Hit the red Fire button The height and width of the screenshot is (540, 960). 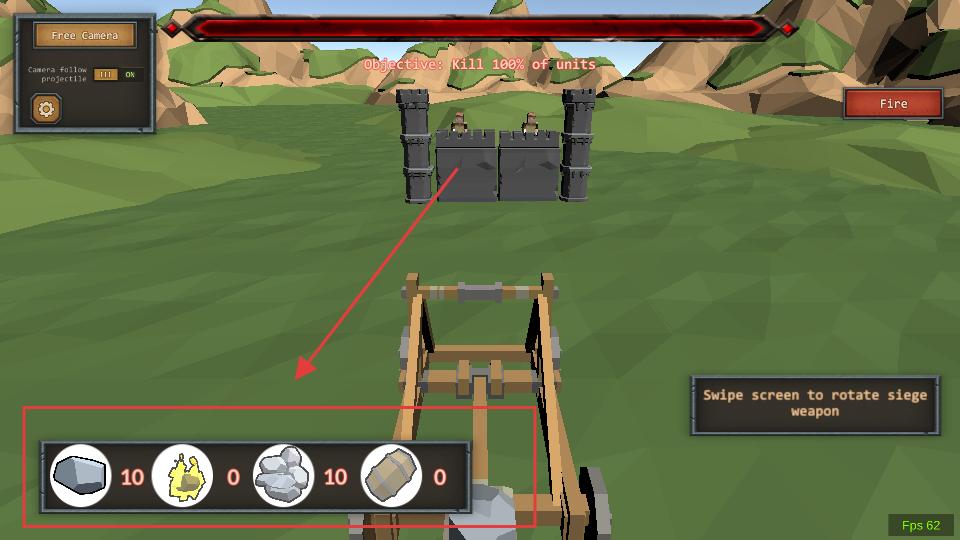coord(893,104)
